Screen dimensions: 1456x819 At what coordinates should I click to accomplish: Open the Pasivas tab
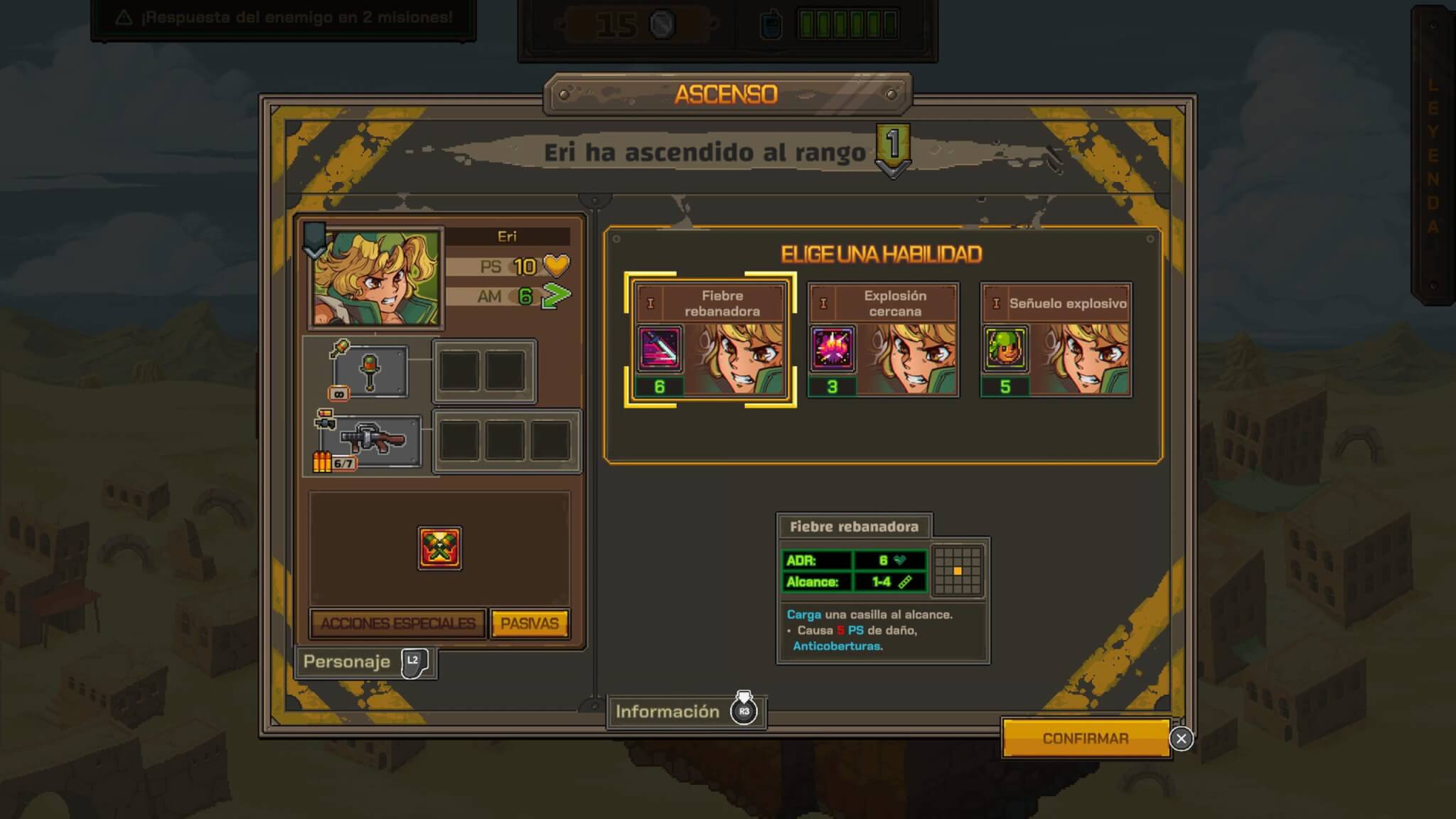click(530, 623)
